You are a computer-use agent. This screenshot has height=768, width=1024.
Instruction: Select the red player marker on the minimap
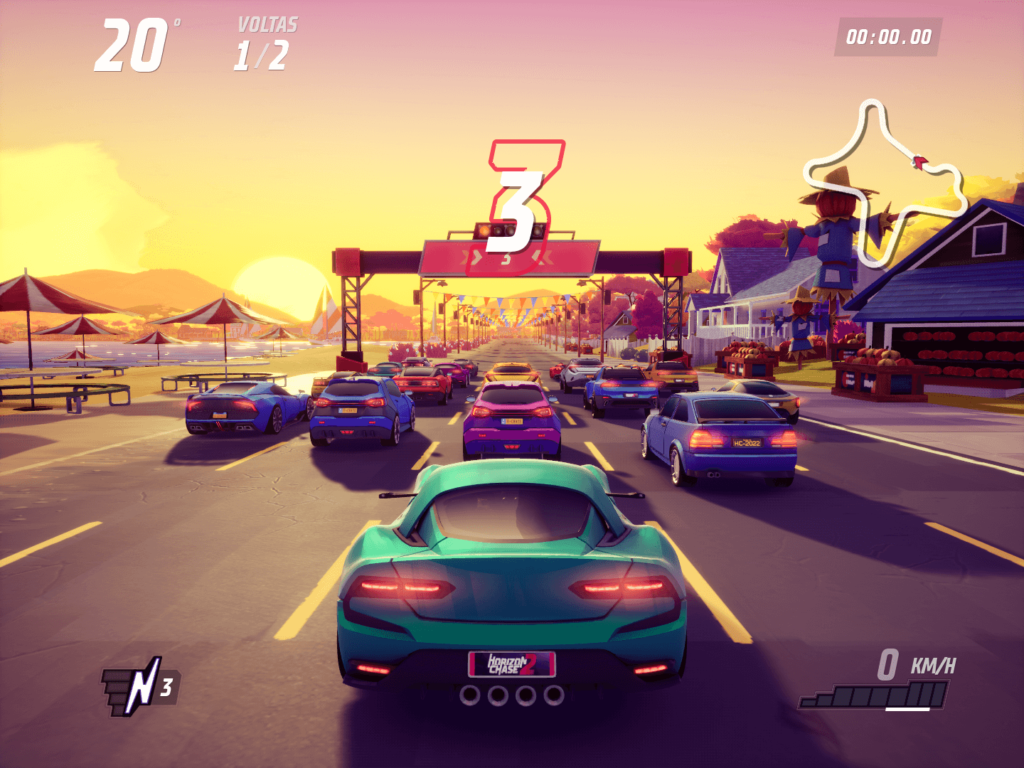coord(920,161)
